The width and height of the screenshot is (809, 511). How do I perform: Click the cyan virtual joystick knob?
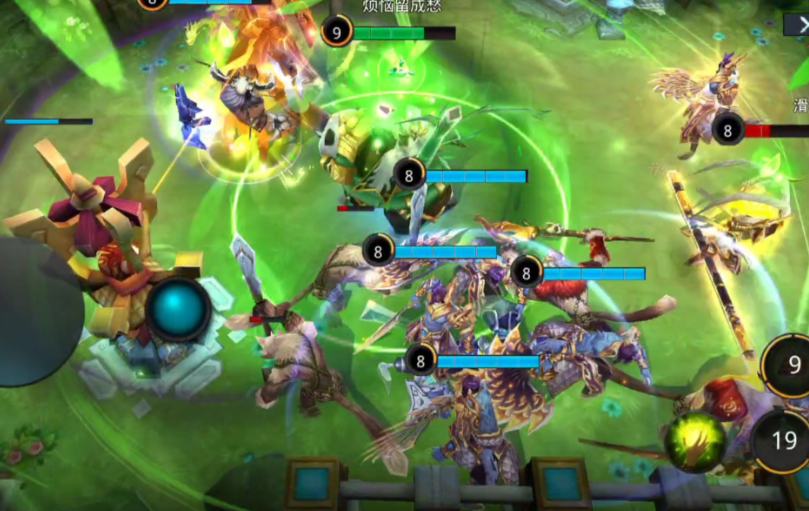(x=179, y=310)
